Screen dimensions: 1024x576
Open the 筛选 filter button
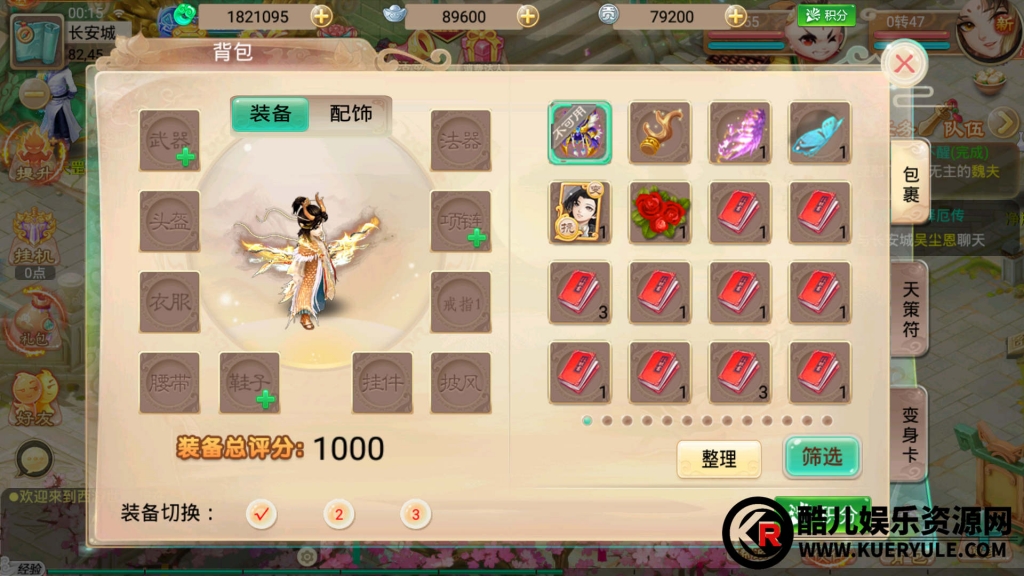[821, 457]
